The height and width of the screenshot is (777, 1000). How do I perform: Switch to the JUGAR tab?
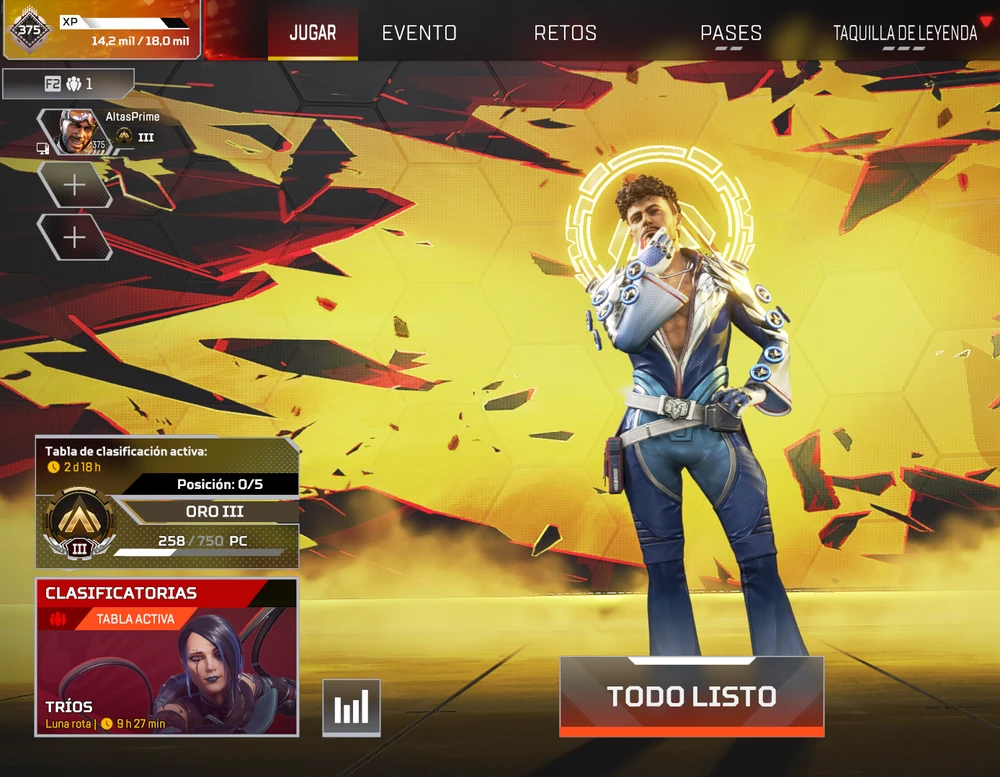pyautogui.click(x=312, y=33)
